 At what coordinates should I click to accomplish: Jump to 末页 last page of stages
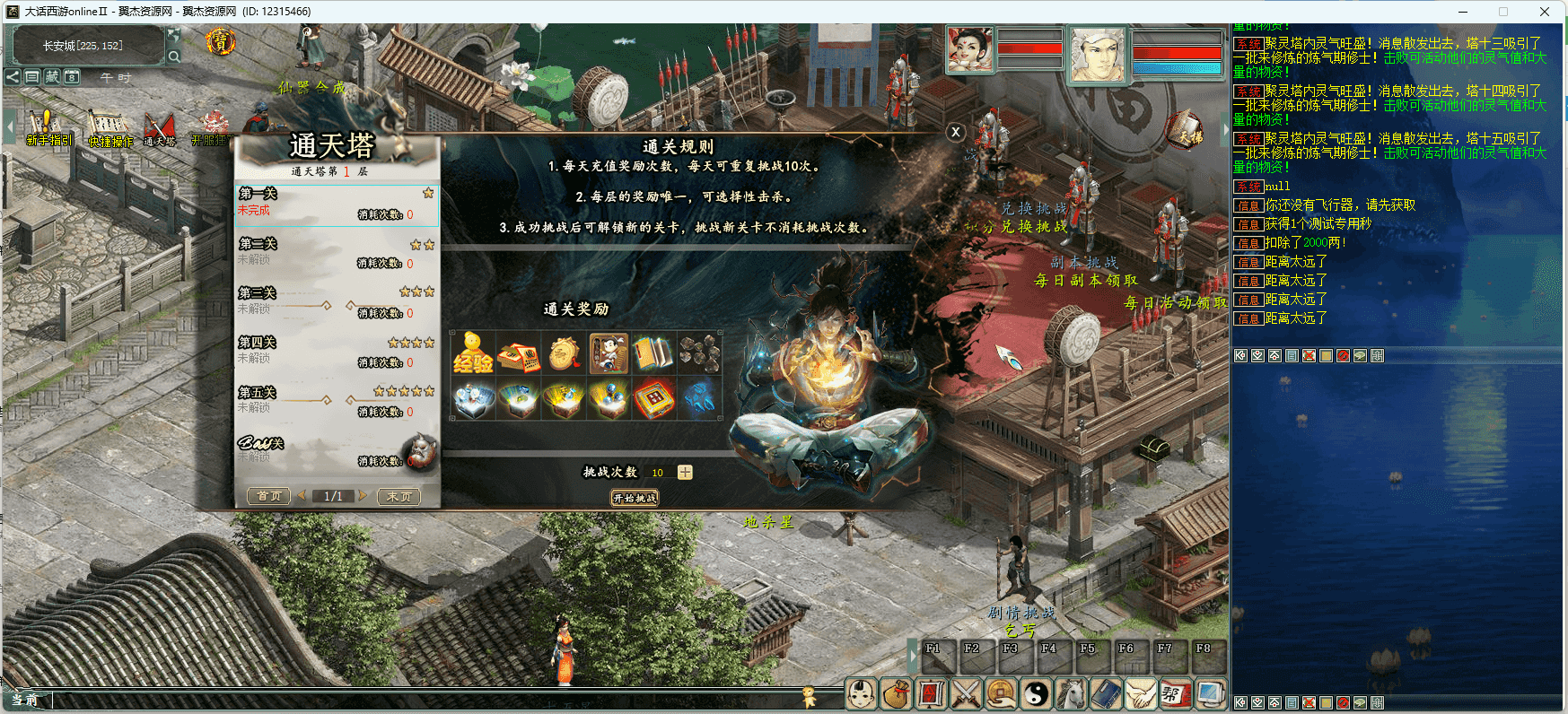coord(399,496)
